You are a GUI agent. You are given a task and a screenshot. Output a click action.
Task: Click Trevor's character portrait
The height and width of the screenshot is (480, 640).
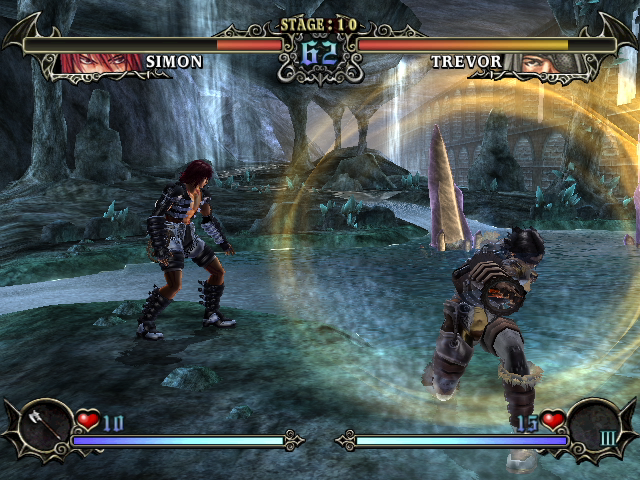point(539,62)
